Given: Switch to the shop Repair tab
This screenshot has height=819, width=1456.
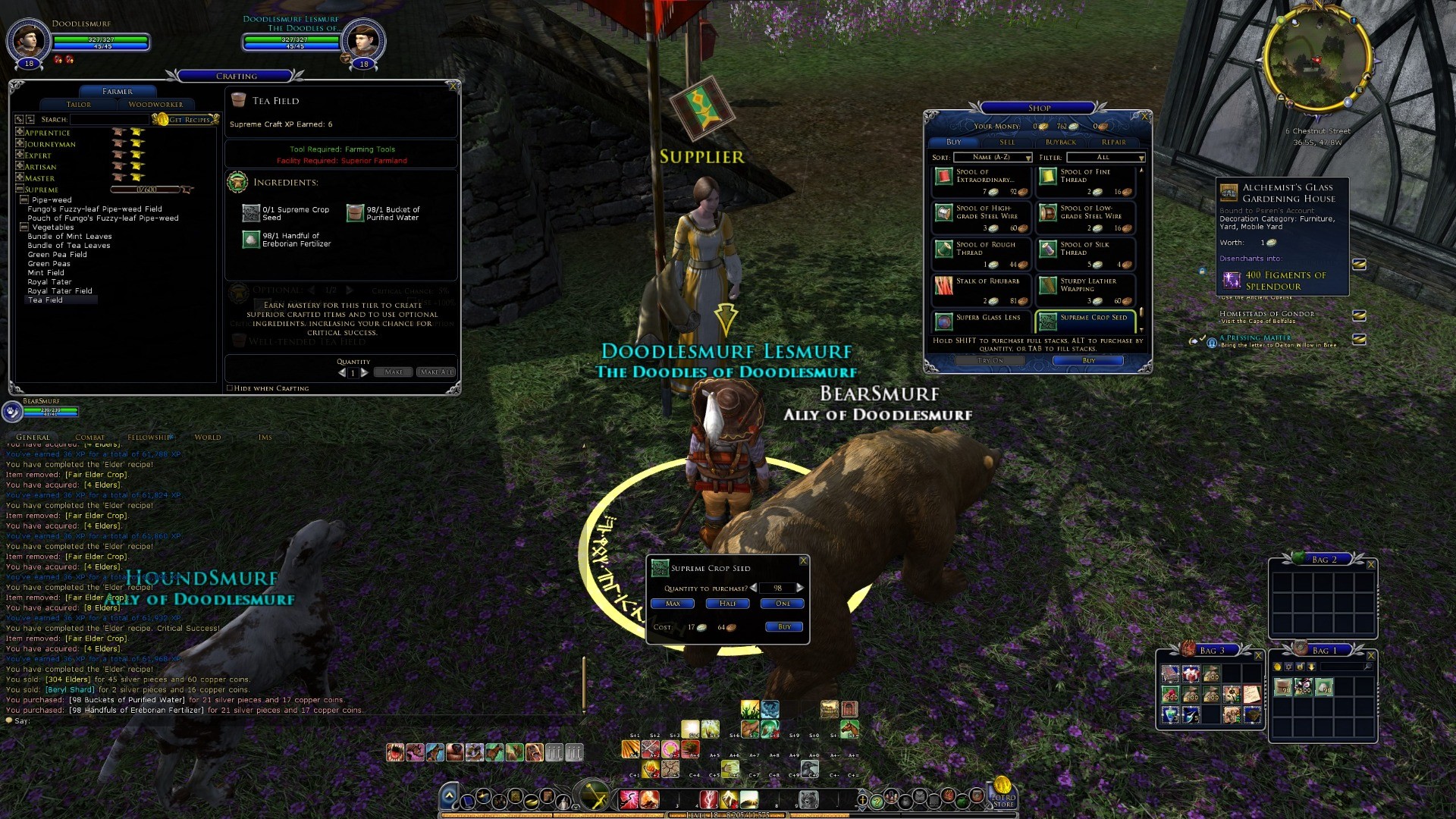Looking at the screenshot, I should [x=1113, y=143].
